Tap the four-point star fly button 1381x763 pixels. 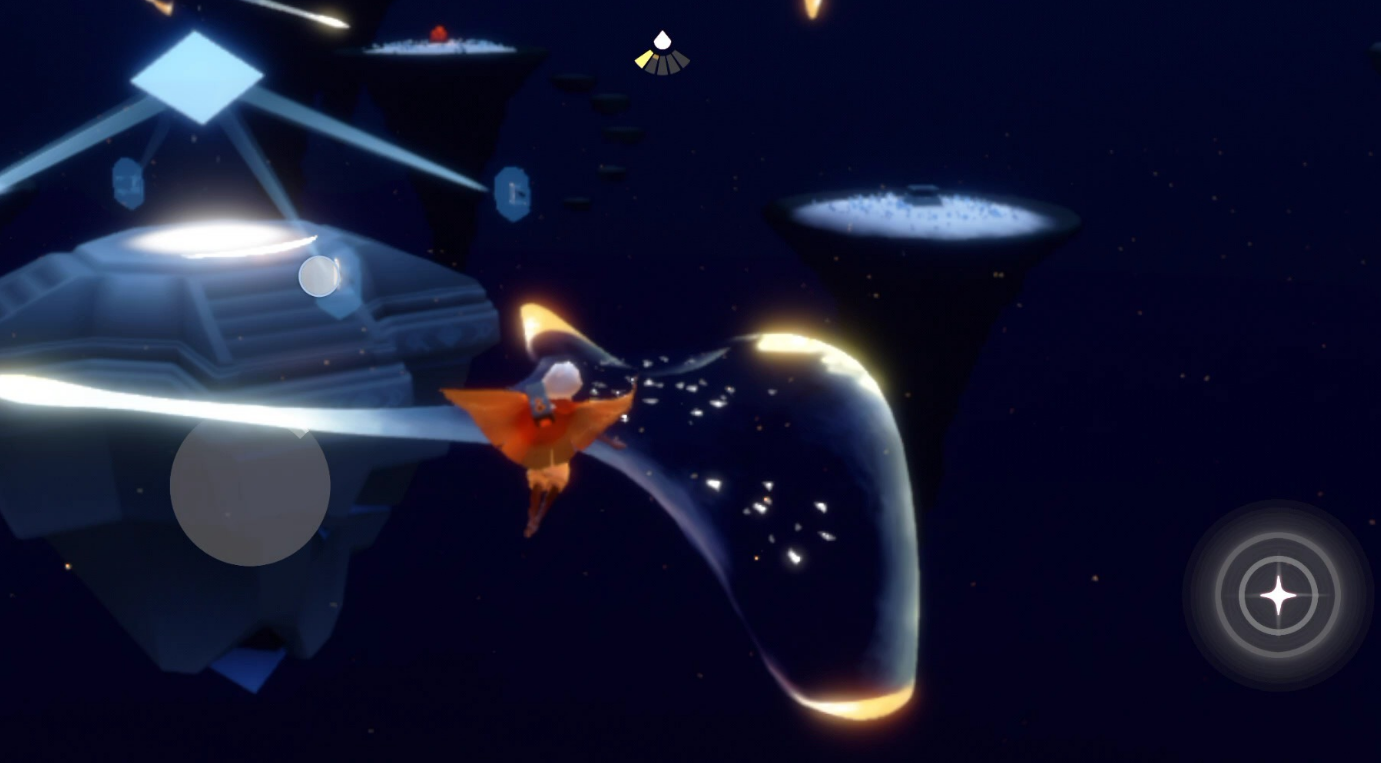1277,595
